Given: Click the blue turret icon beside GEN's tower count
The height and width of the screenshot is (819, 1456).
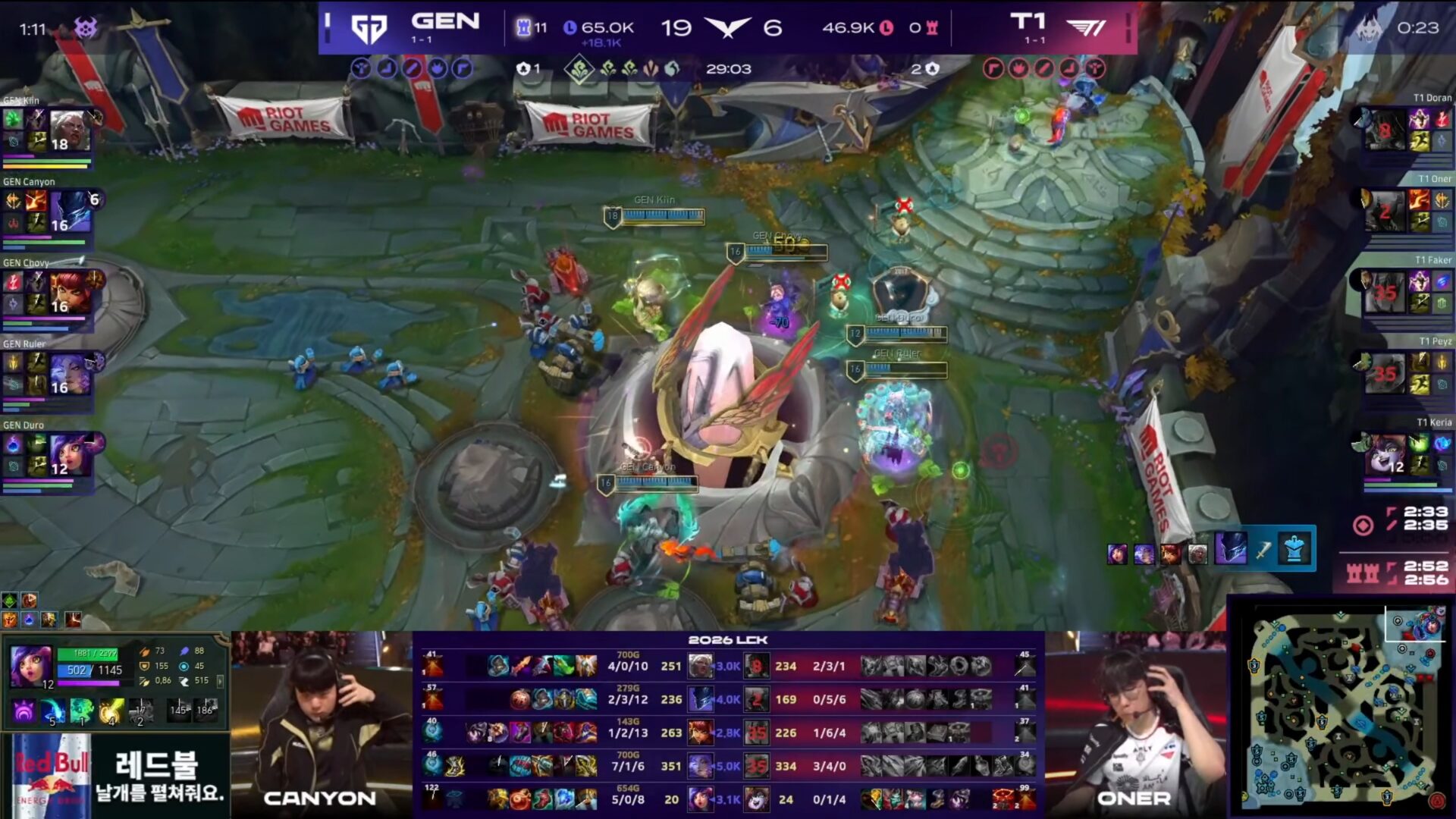Looking at the screenshot, I should (523, 26).
